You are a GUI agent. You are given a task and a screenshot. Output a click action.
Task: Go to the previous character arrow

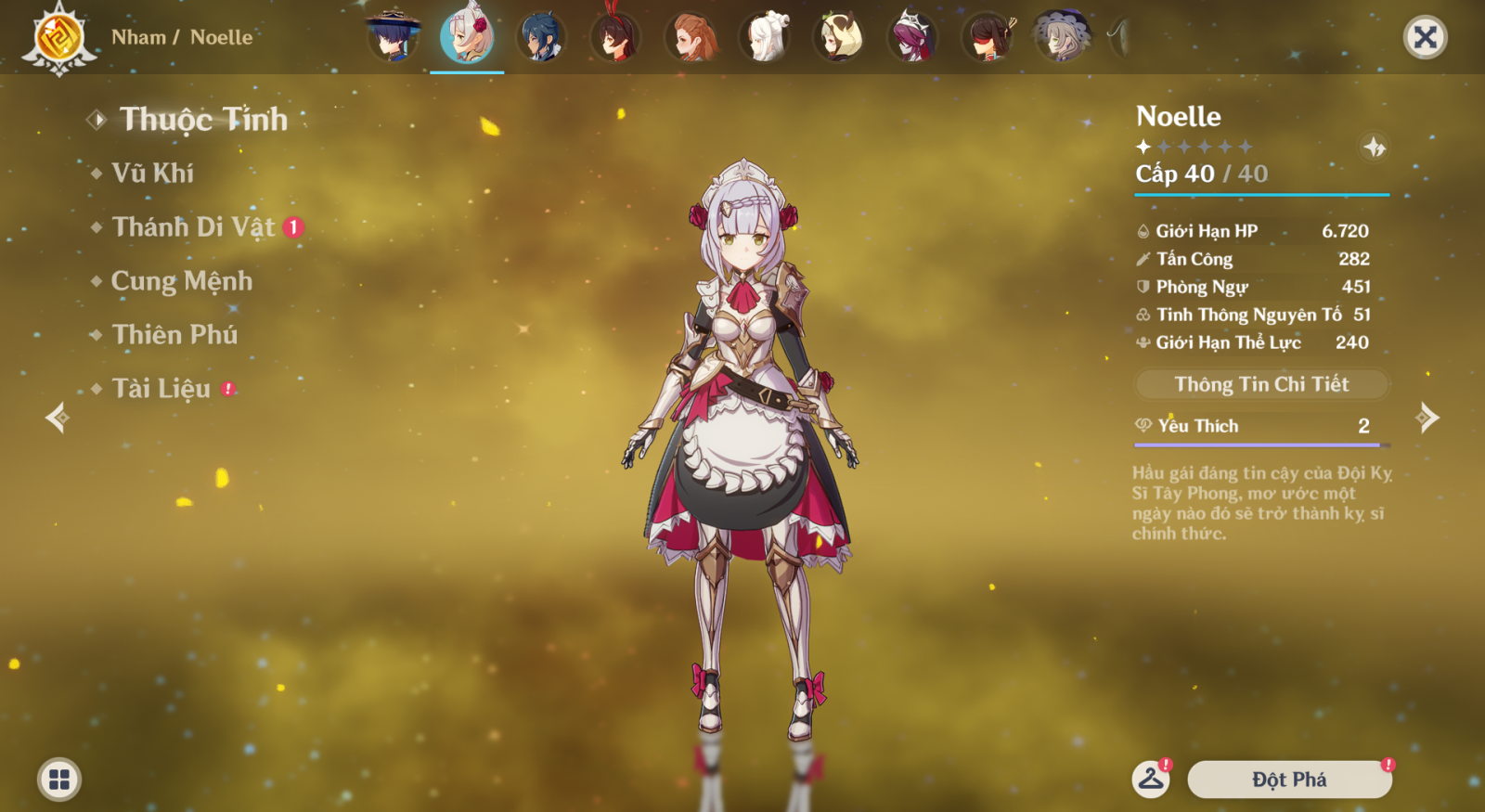click(x=58, y=418)
